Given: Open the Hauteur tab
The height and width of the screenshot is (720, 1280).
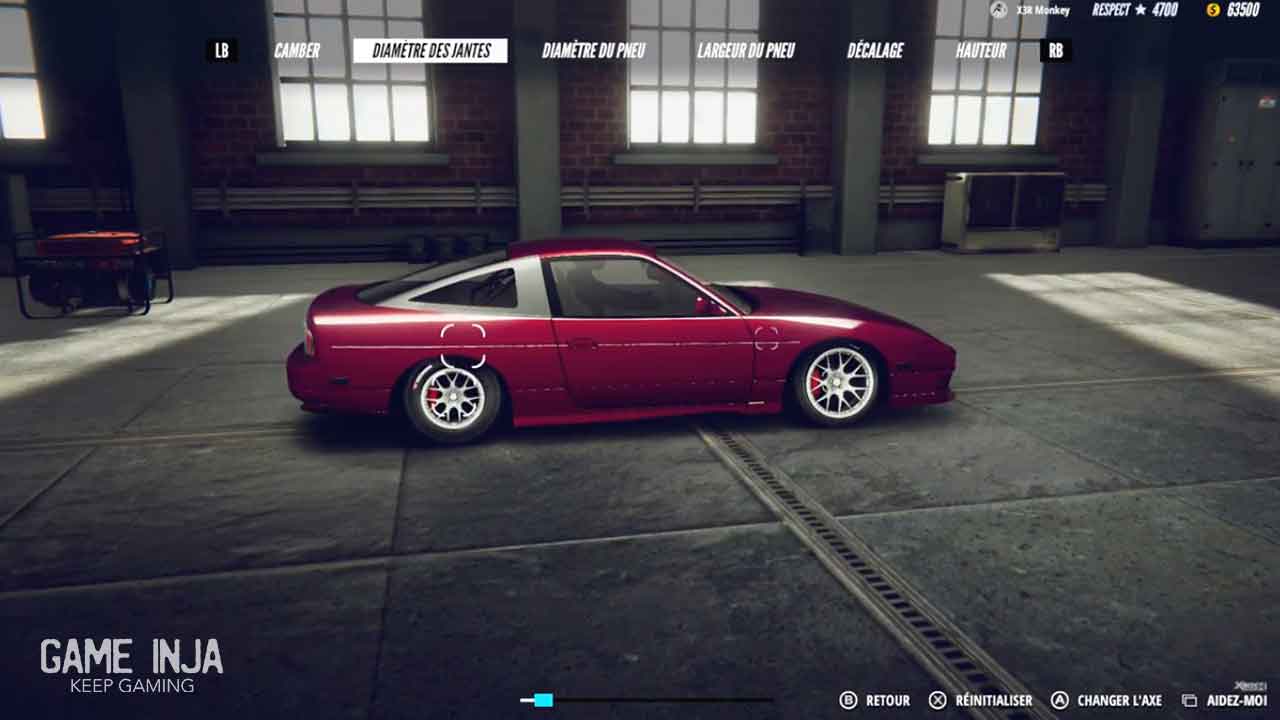Looking at the screenshot, I should (x=981, y=51).
